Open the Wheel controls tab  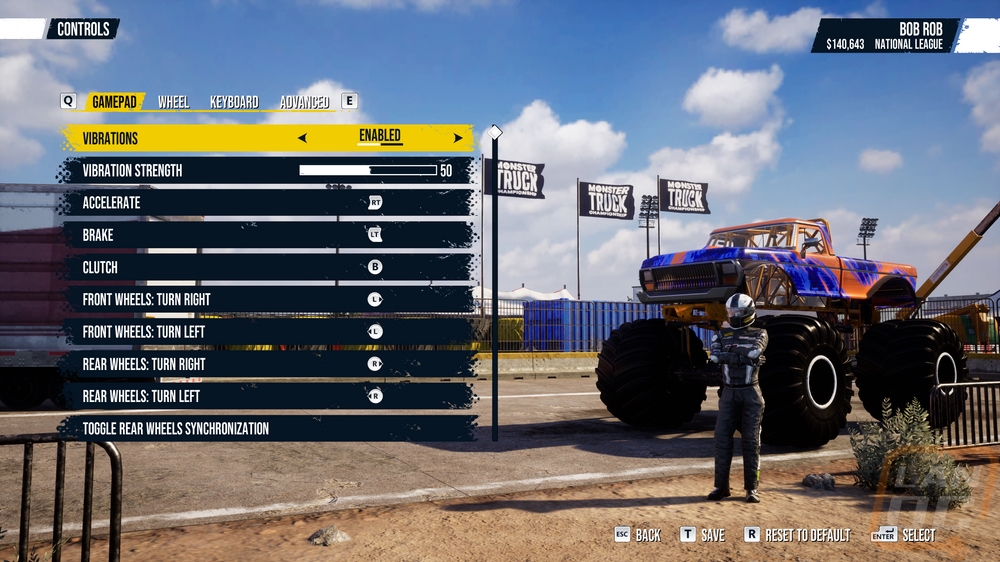173,102
